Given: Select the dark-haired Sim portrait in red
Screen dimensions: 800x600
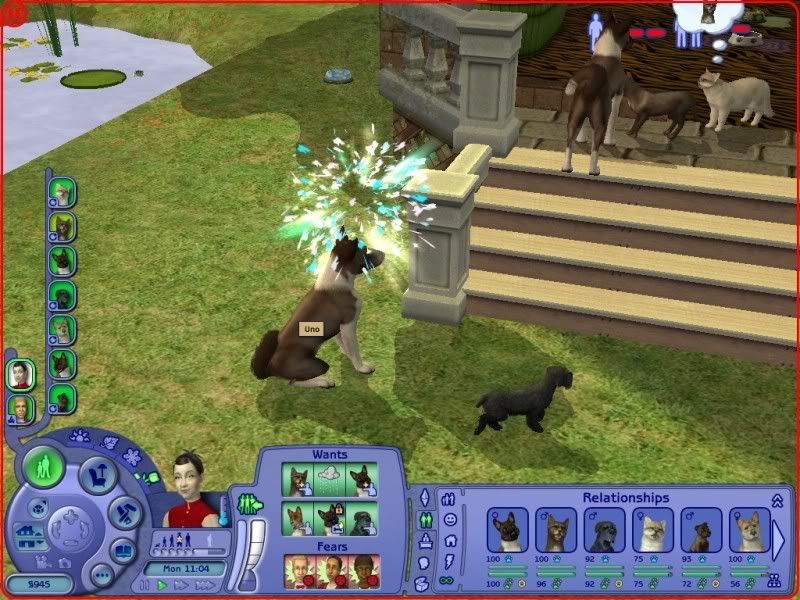Looking at the screenshot, I should click(18, 376).
